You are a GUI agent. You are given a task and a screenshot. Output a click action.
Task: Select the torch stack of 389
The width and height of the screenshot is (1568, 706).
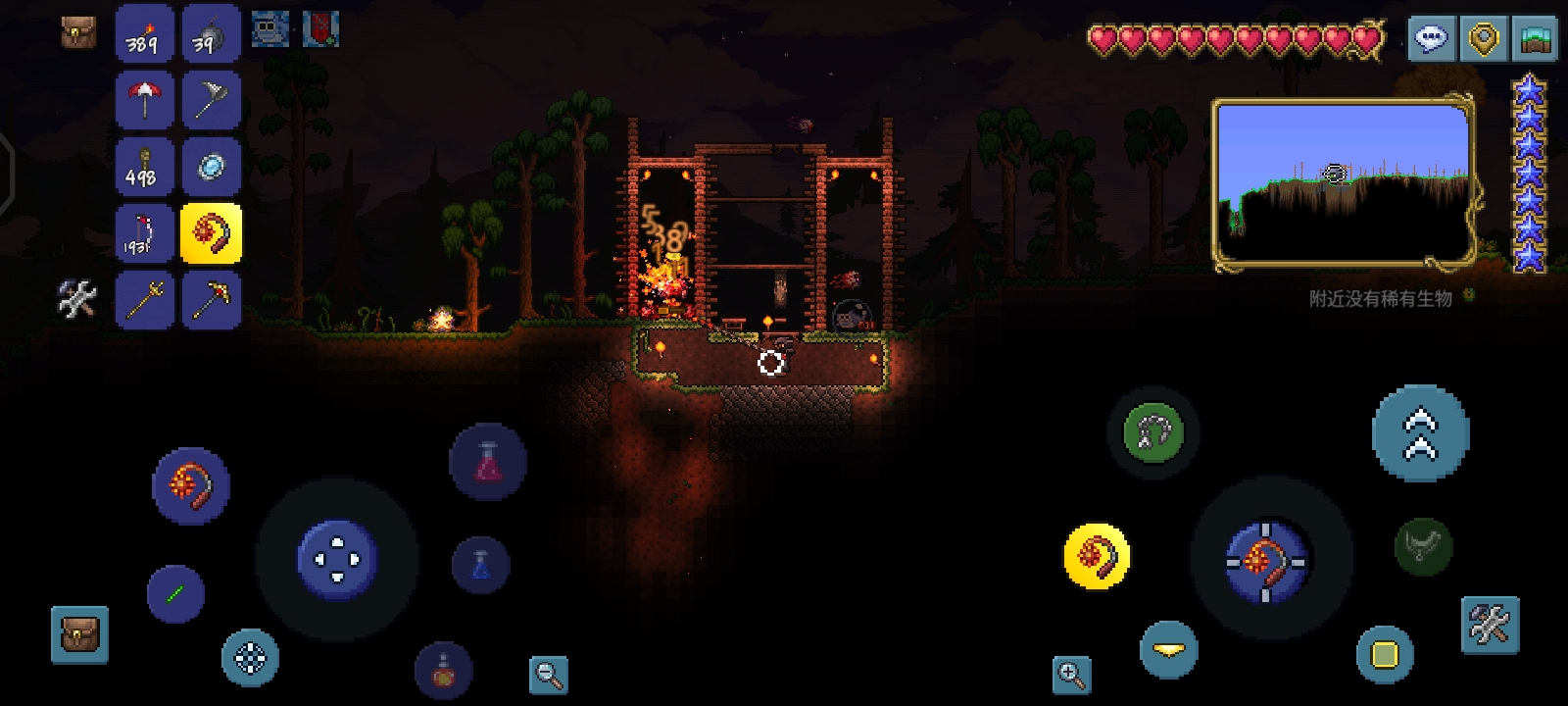click(x=145, y=34)
